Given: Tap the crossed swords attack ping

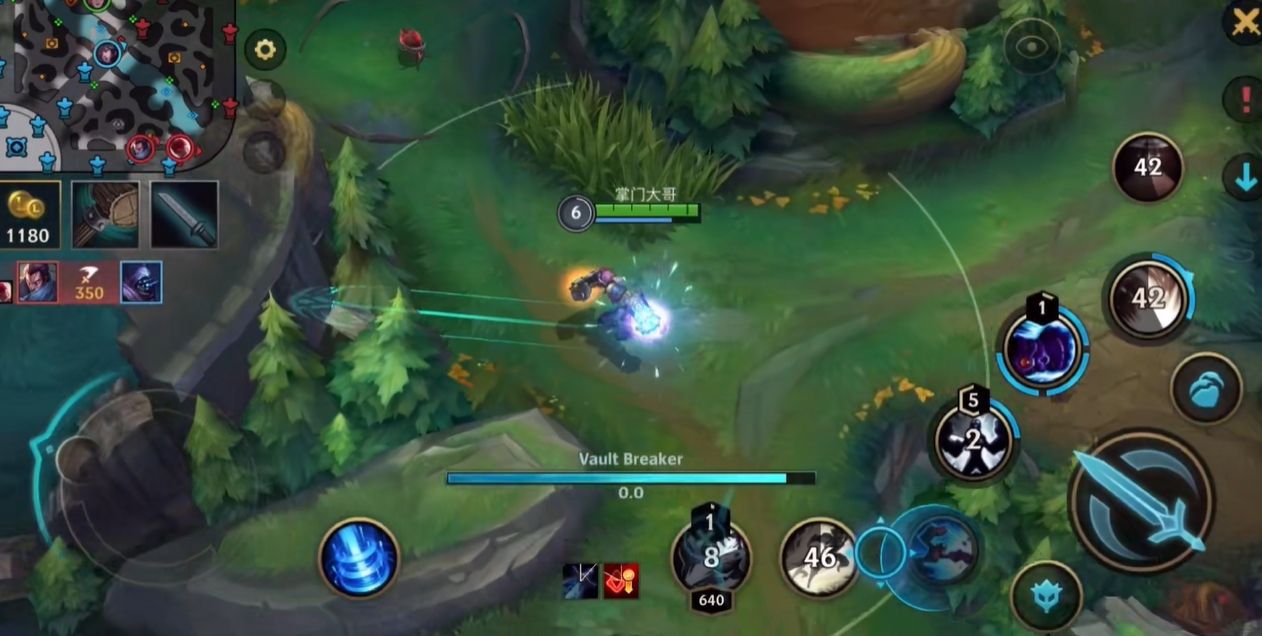Looking at the screenshot, I should [x=1245, y=21].
